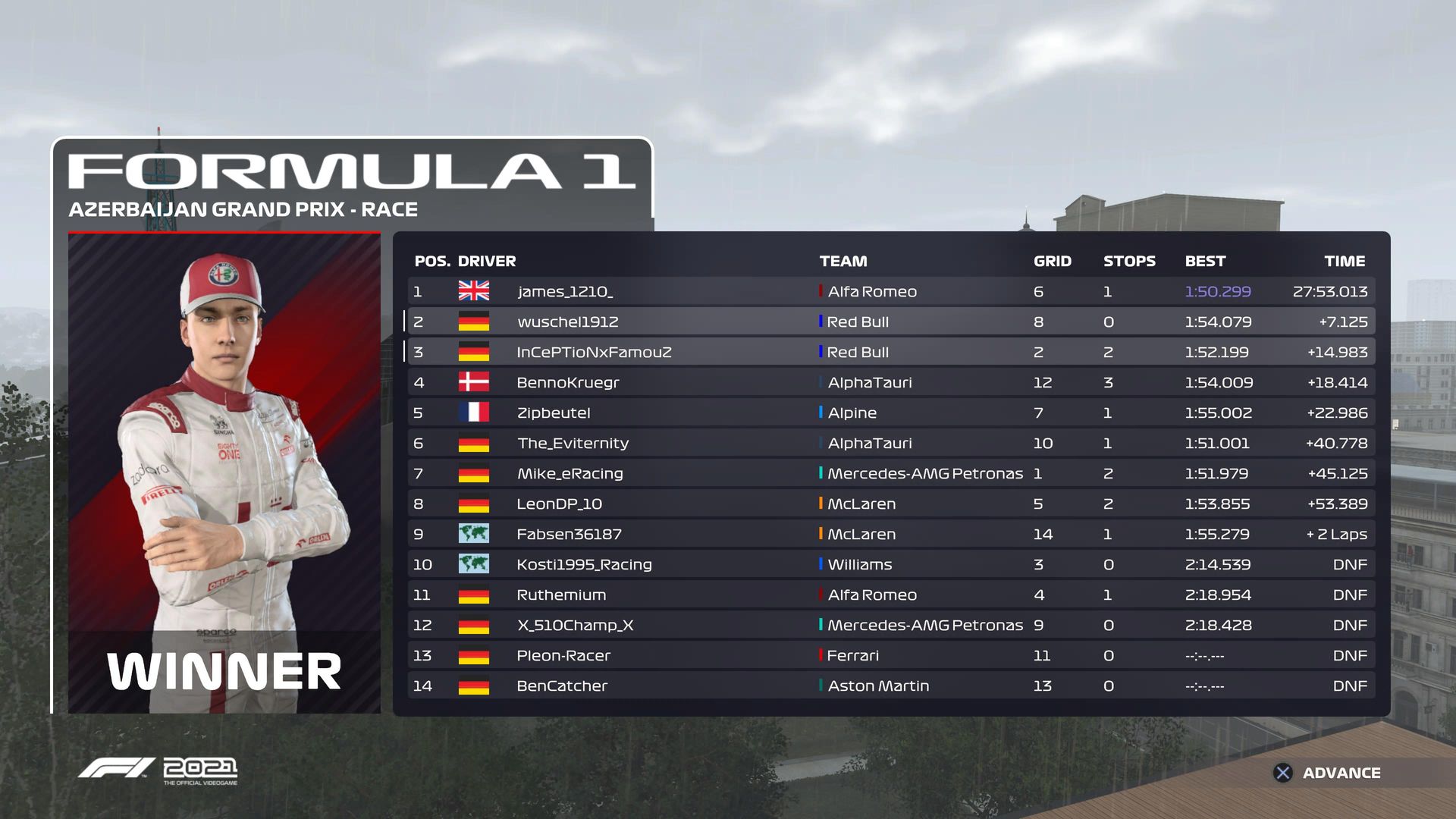This screenshot has width=1456, height=819.
Task: Select BenCatcher Aston Martin row
Action: point(890,686)
